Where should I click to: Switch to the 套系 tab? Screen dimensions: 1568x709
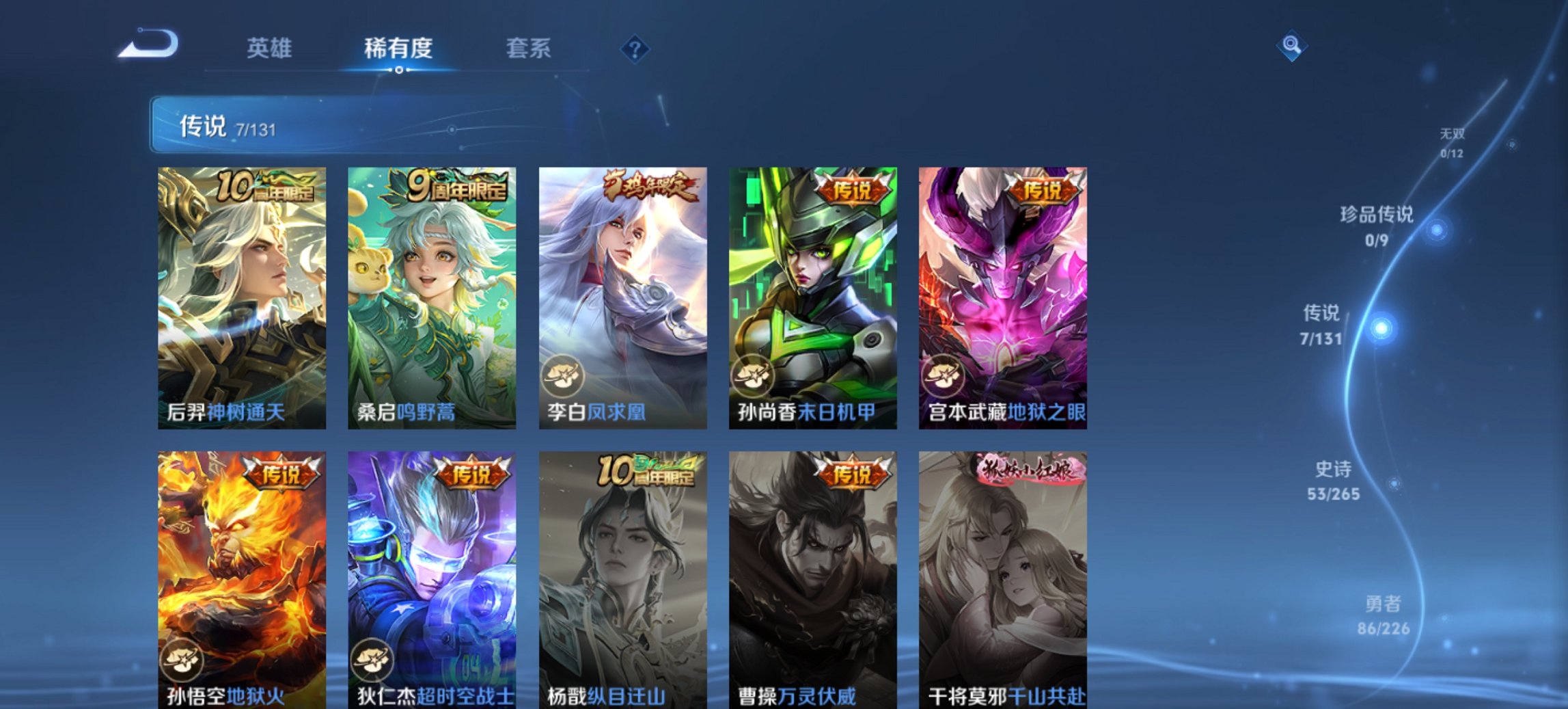[x=529, y=48]
